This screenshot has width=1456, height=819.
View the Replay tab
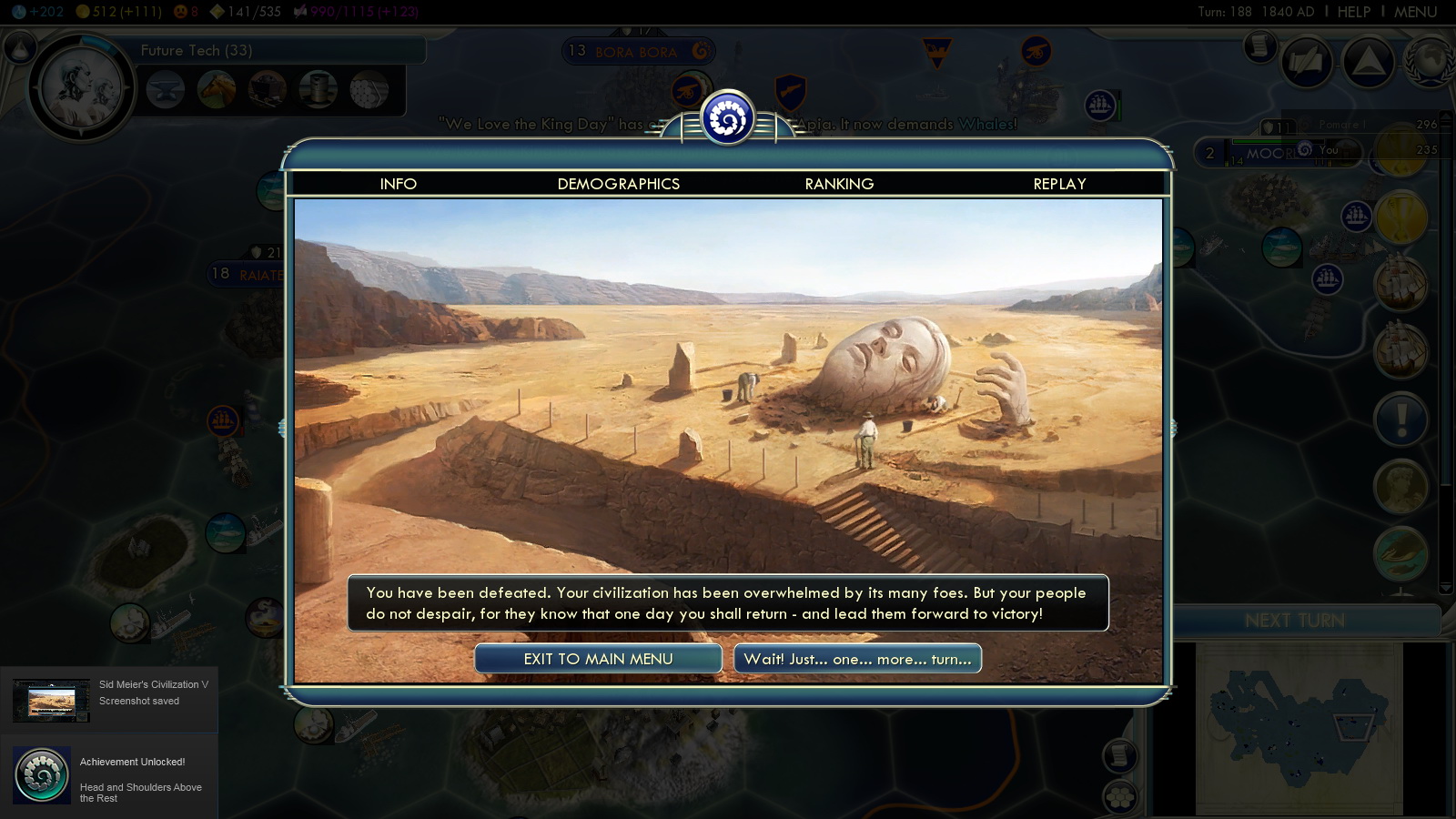click(1059, 184)
